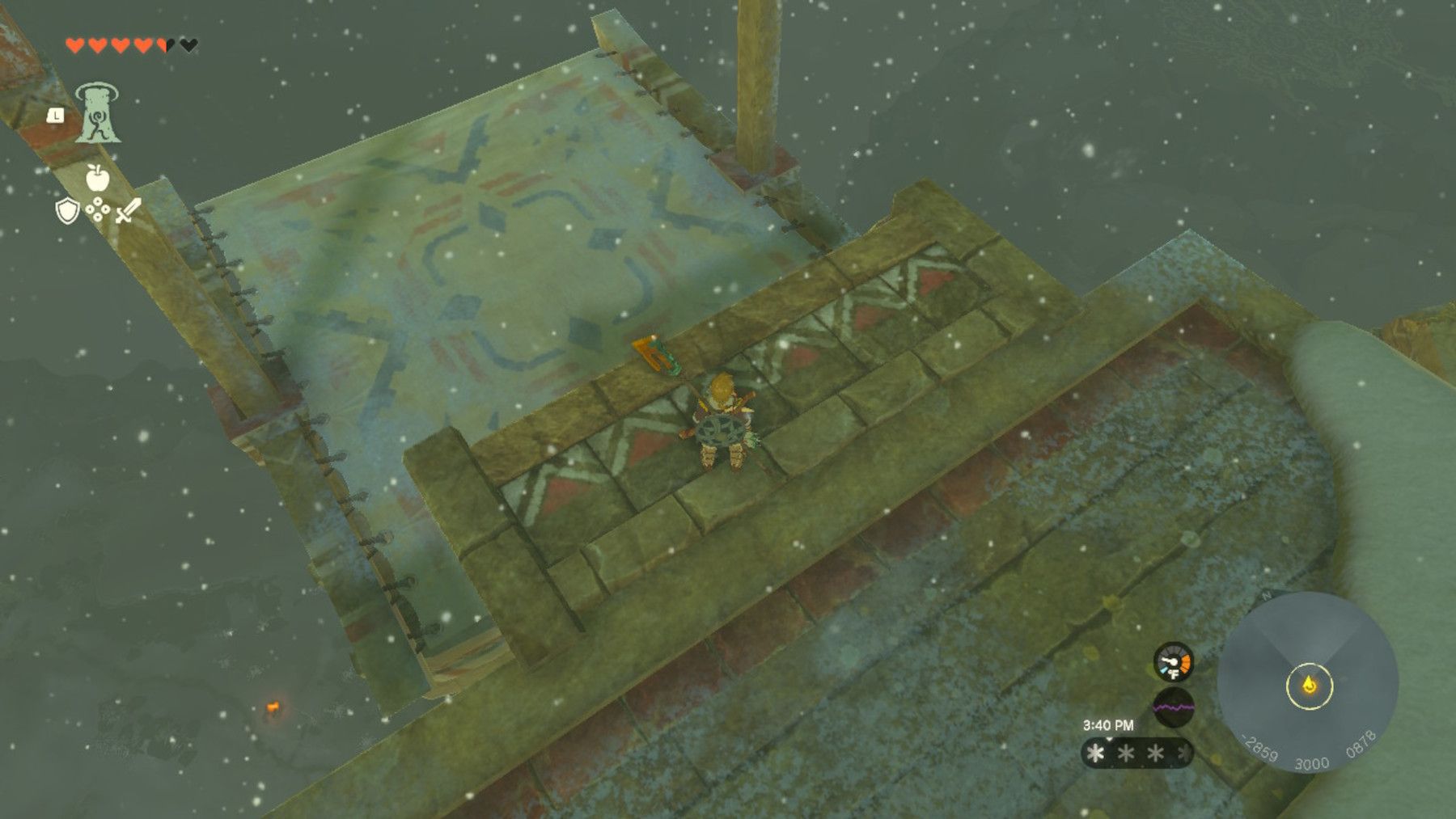This screenshot has width=1456, height=819.
Task: Select the throwable material icon between shield and sword
Action: (97, 209)
